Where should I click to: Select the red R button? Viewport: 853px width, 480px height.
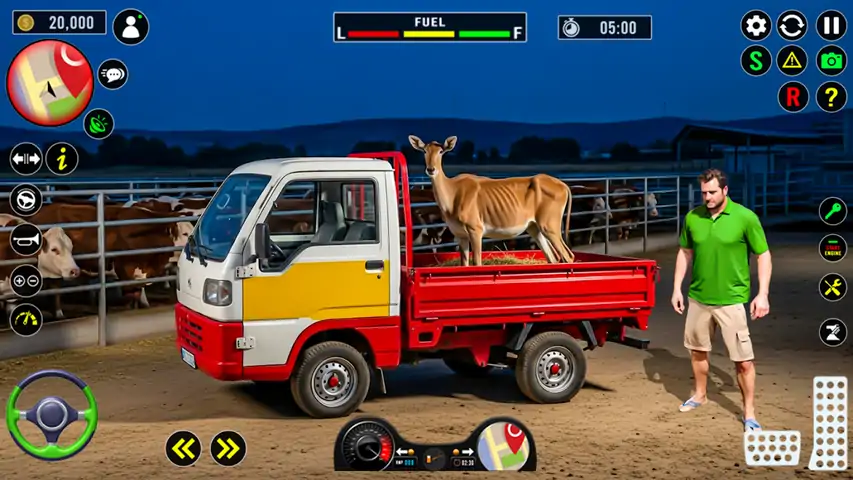[x=793, y=97]
